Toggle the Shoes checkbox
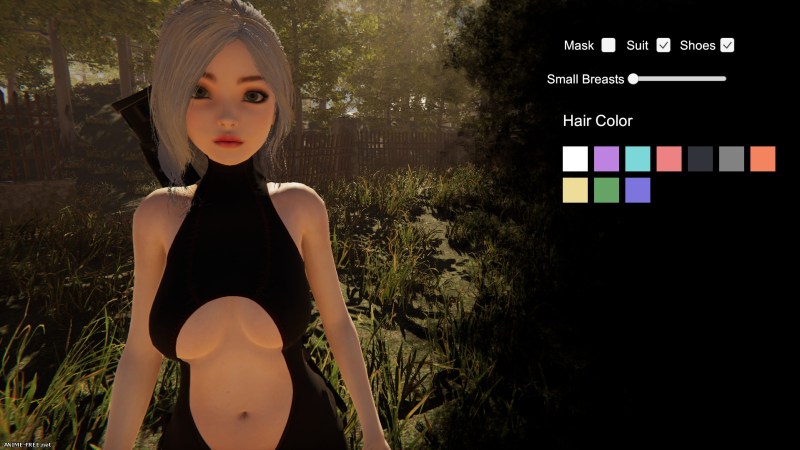800x450 pixels. pyautogui.click(x=727, y=45)
